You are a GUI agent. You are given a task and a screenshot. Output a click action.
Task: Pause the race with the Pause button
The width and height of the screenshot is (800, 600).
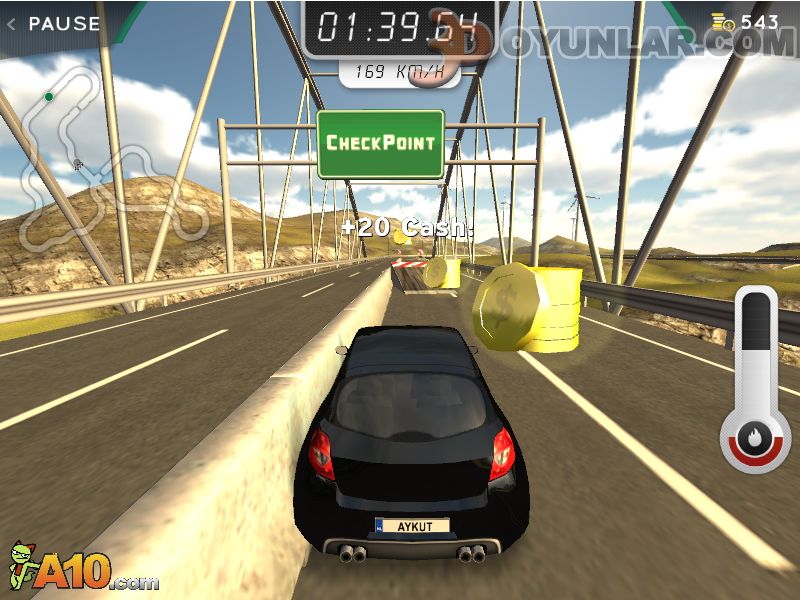coord(55,23)
